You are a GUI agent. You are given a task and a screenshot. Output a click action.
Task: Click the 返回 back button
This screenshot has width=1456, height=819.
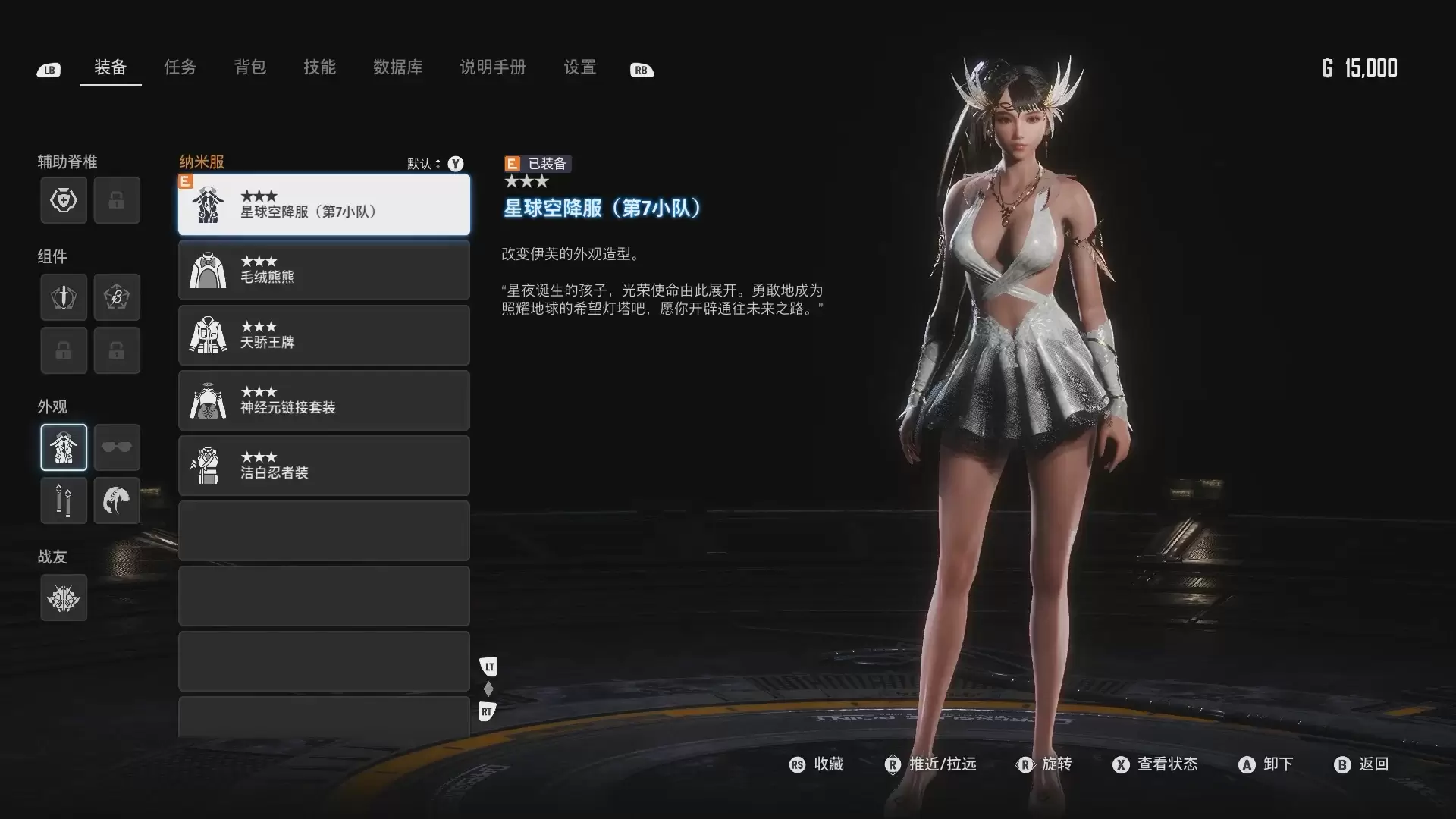[x=1367, y=765]
